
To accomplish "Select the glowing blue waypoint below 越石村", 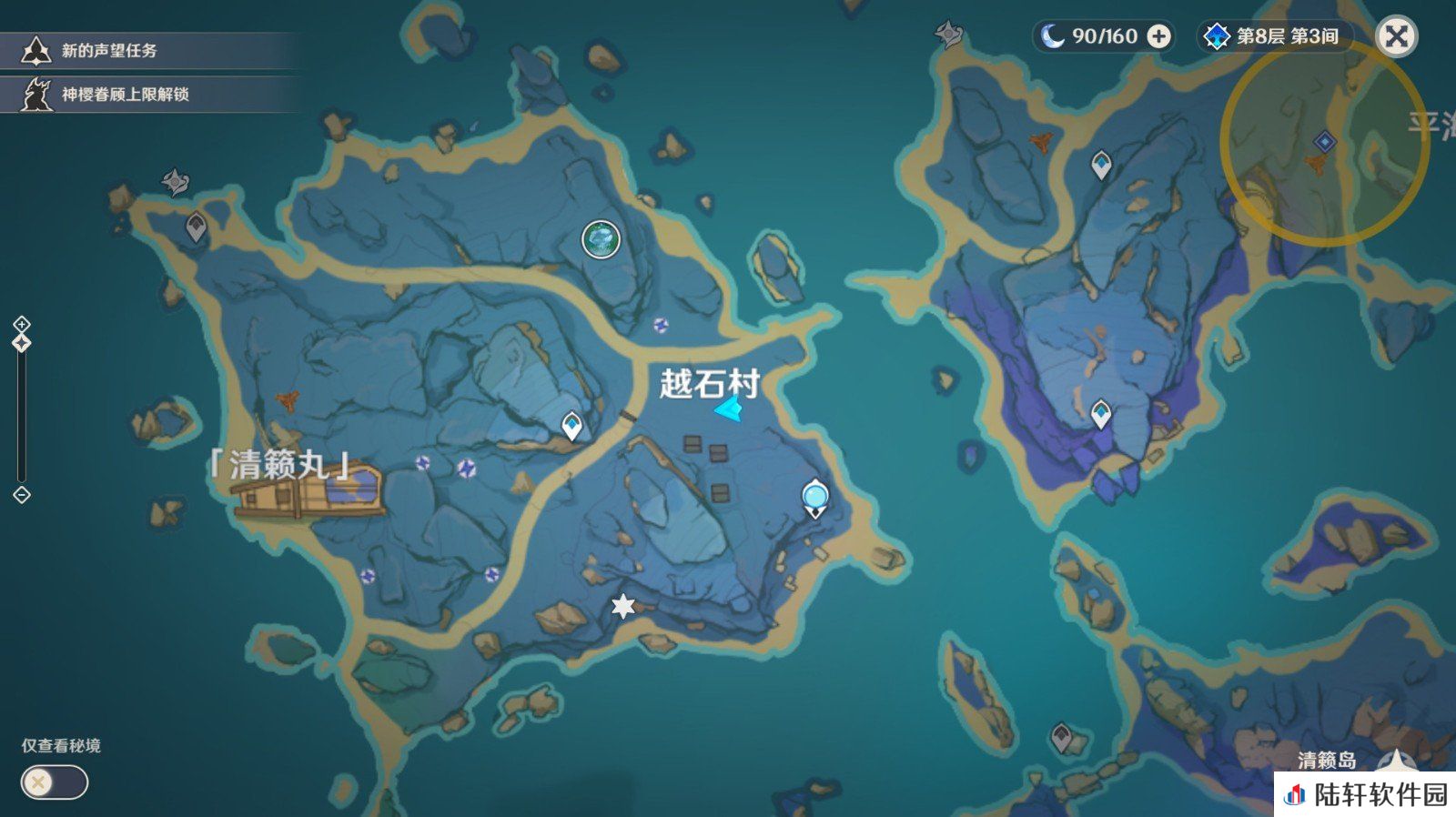I will point(815,498).
